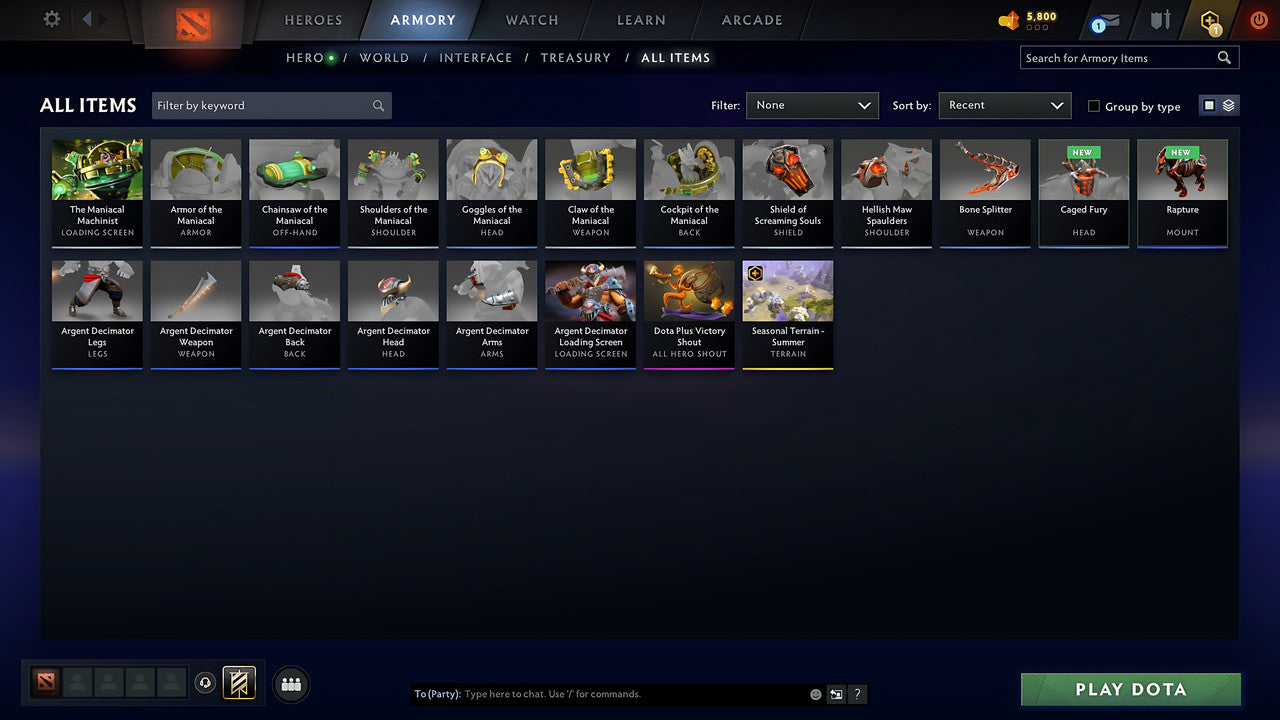
Task: Open the notifications envelope with badge
Action: coord(1104,20)
